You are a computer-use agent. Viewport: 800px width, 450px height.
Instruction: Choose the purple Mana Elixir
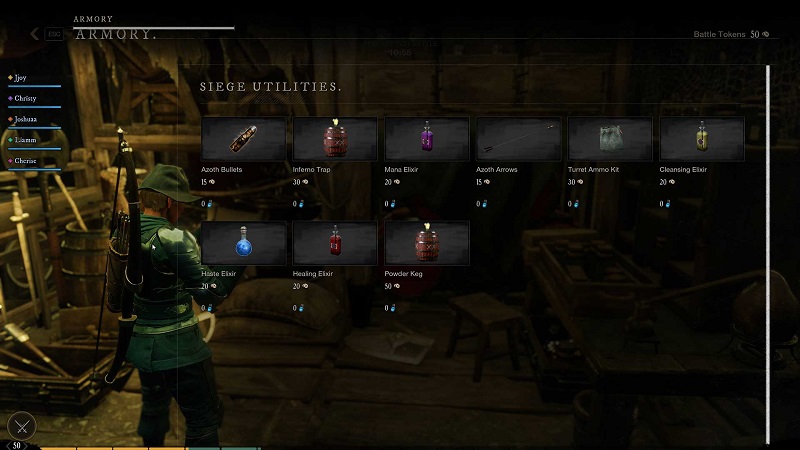tap(427, 139)
